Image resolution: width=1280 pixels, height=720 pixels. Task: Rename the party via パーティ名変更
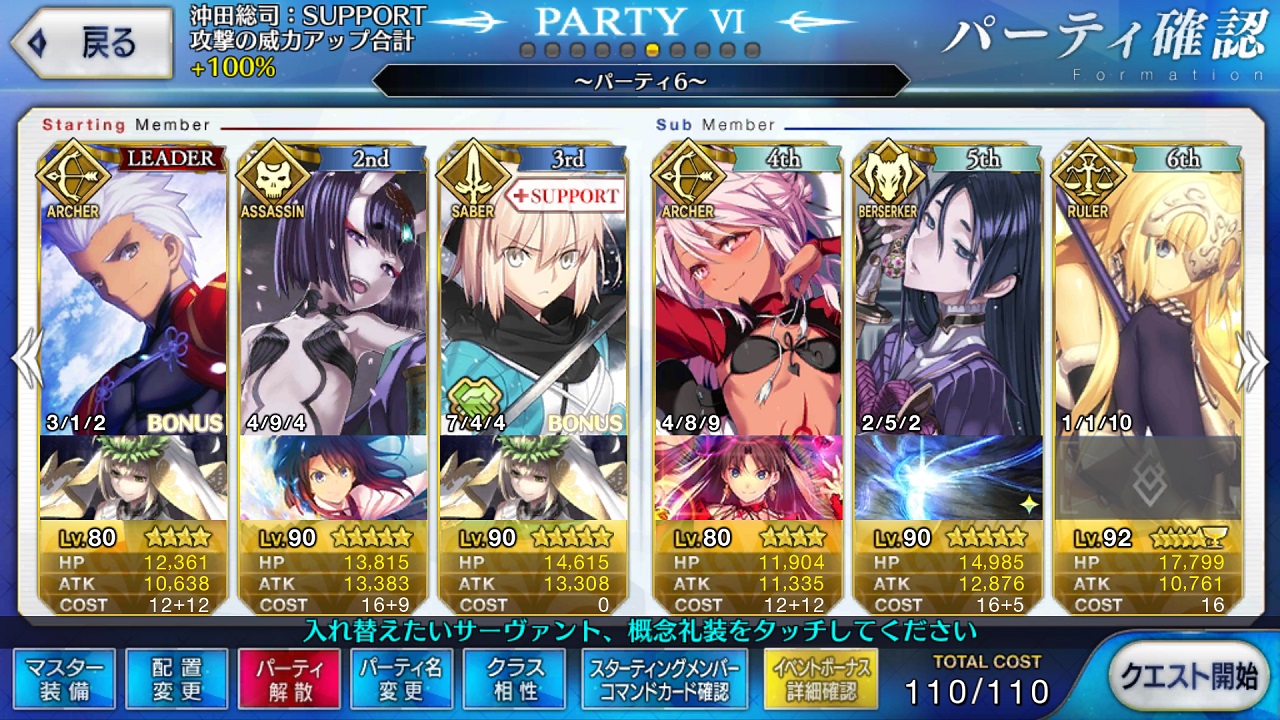(401, 679)
